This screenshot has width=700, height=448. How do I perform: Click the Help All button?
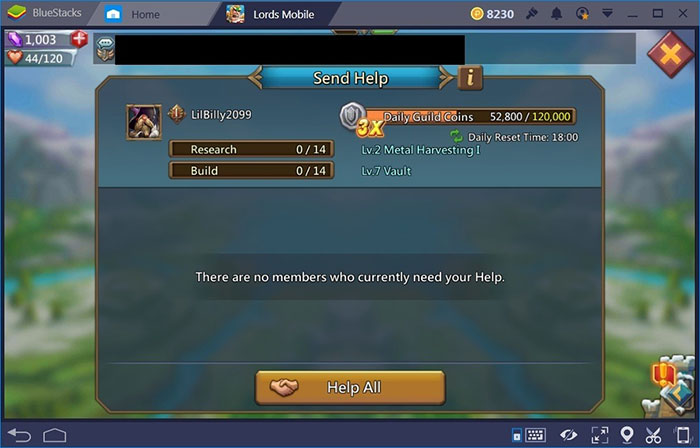point(349,387)
